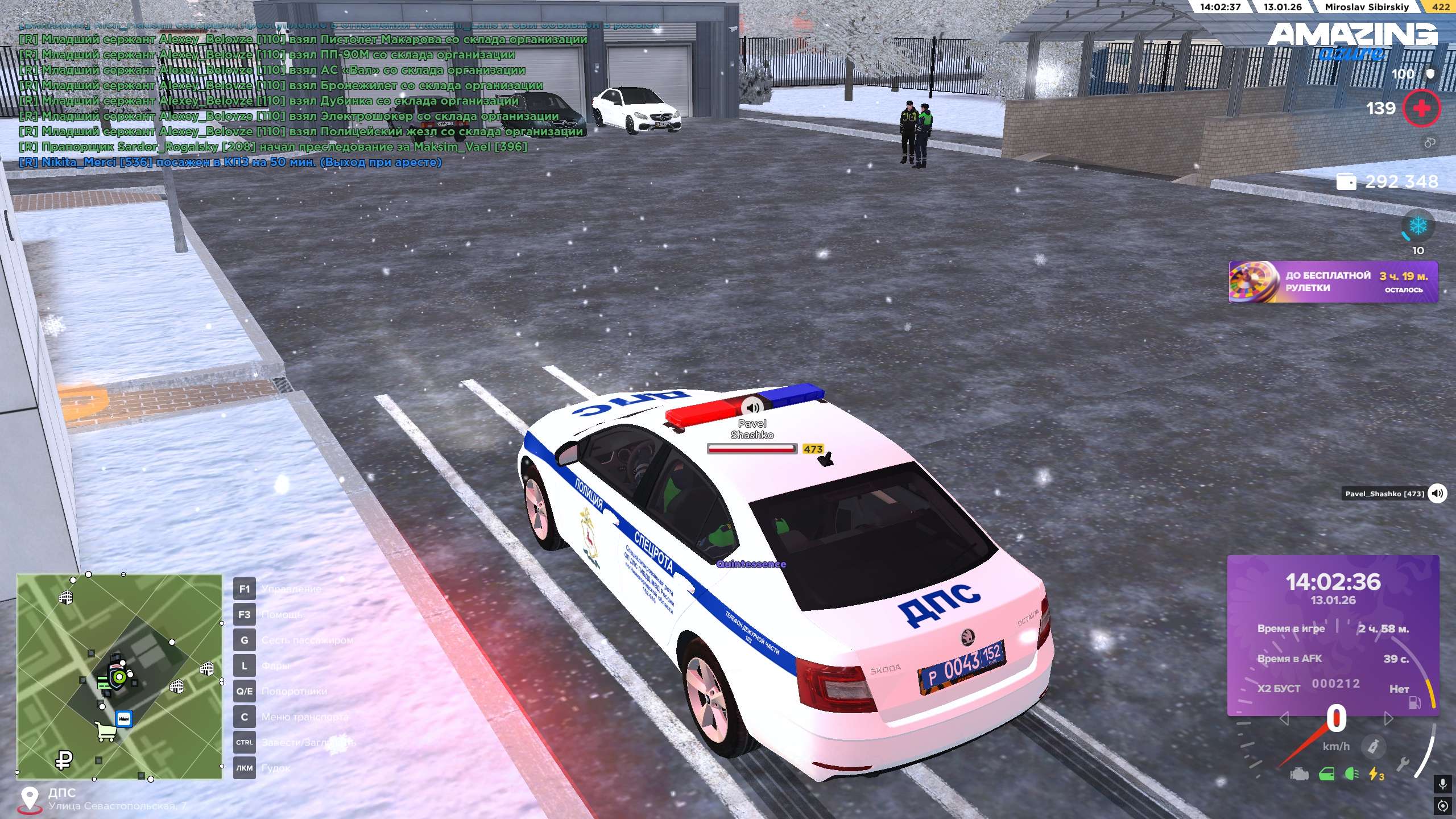Click the Pavel_Shashko voice speaker icon
1456x819 pixels.
click(1437, 493)
